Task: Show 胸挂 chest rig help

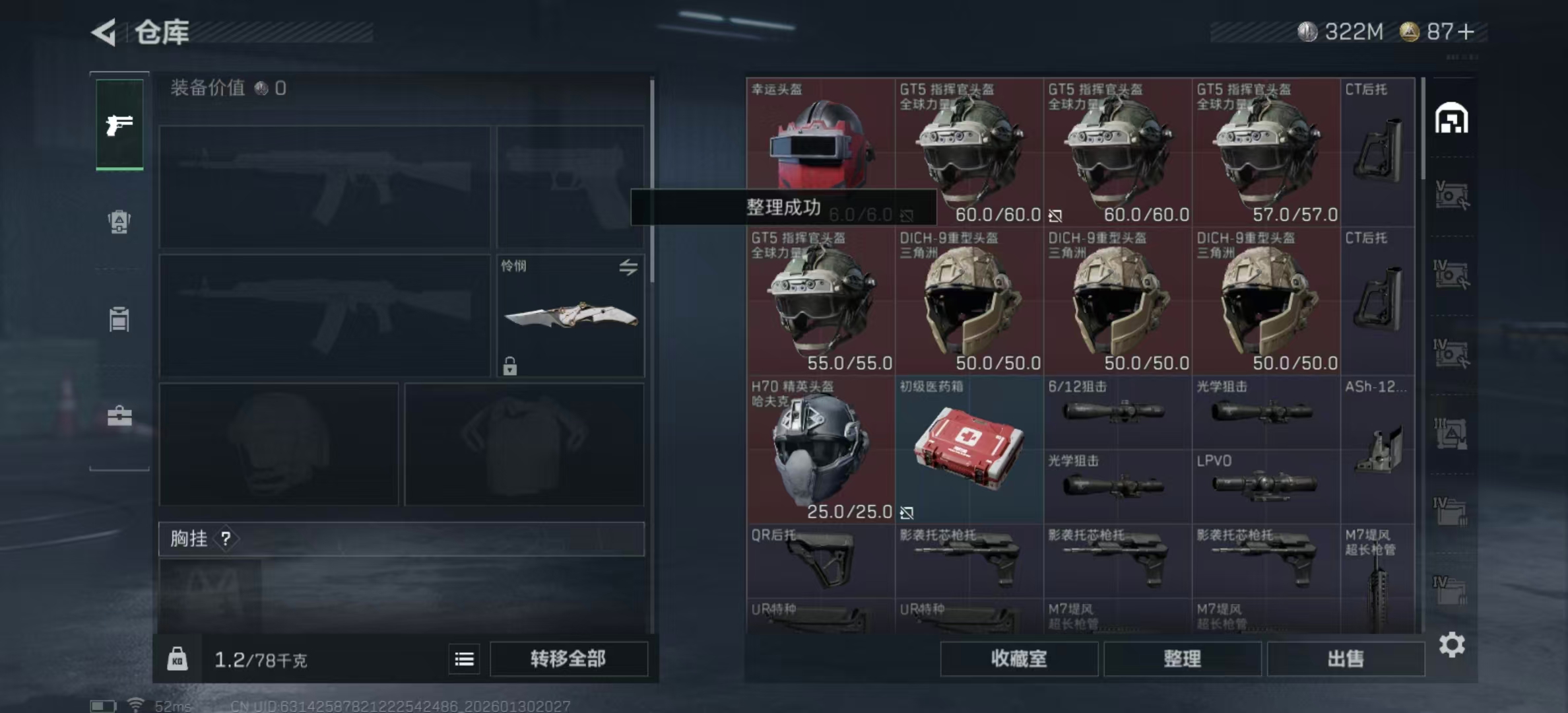Action: pyautogui.click(x=226, y=539)
